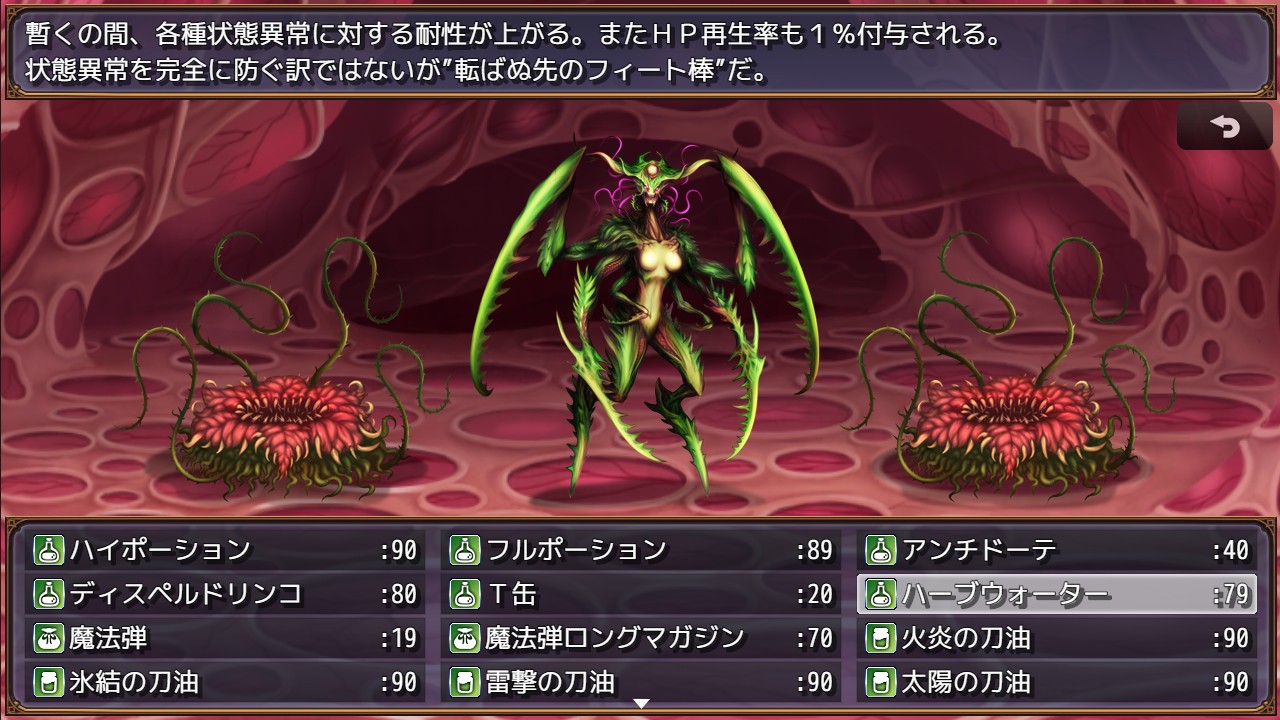The height and width of the screenshot is (720, 1280).
Task: Pick the 氷結の刀油 item
Action: coord(225,682)
